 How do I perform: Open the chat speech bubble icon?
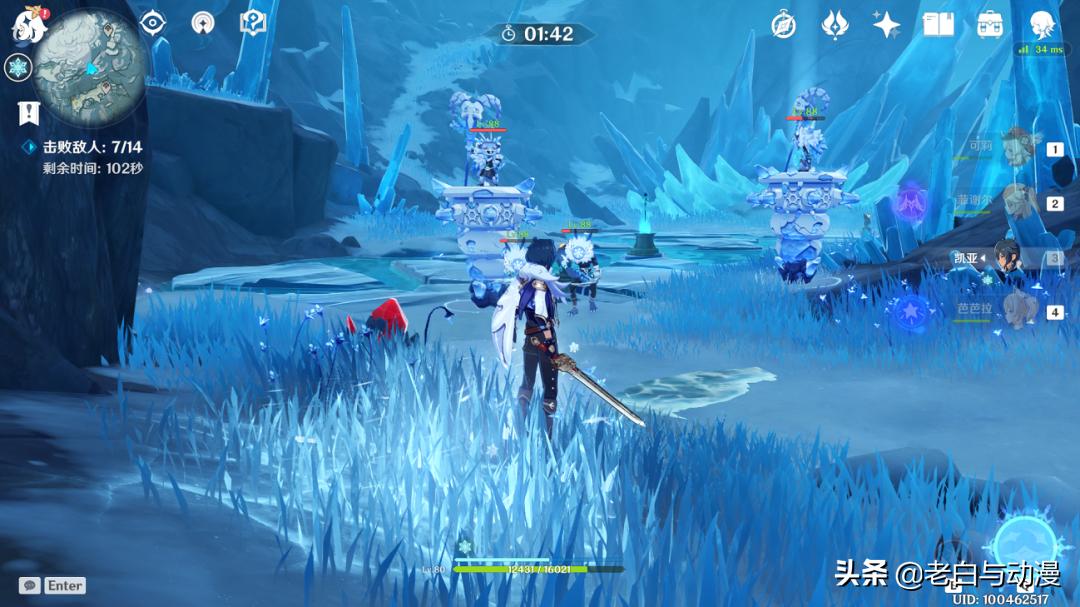(29, 585)
